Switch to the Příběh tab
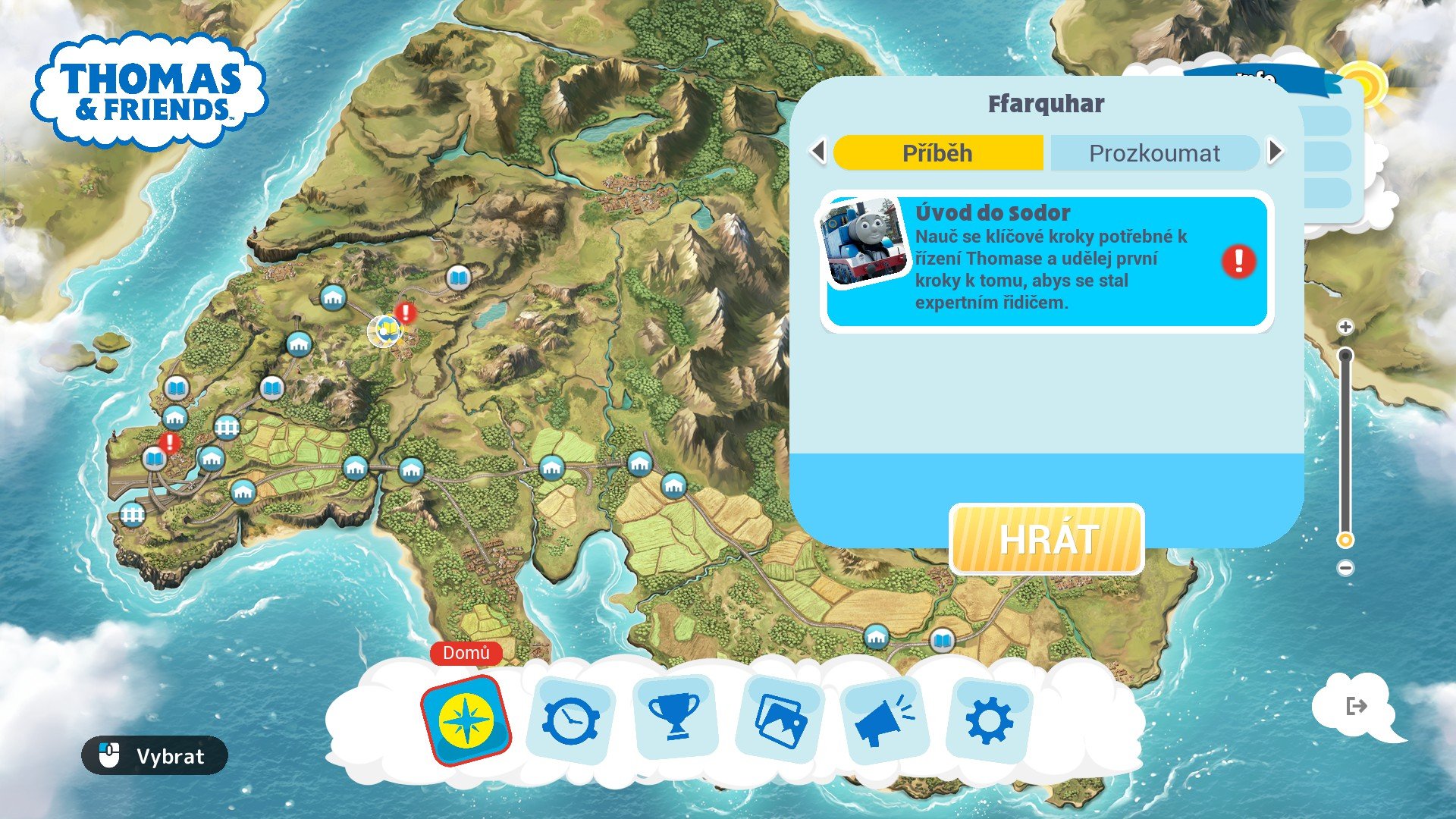1456x819 pixels. pos(937,152)
